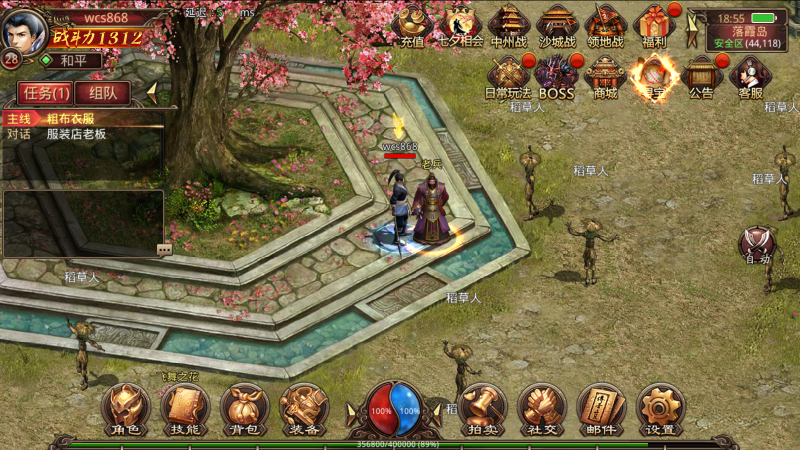Open the 领地战 territory war icon
The height and width of the screenshot is (450, 800).
605,25
